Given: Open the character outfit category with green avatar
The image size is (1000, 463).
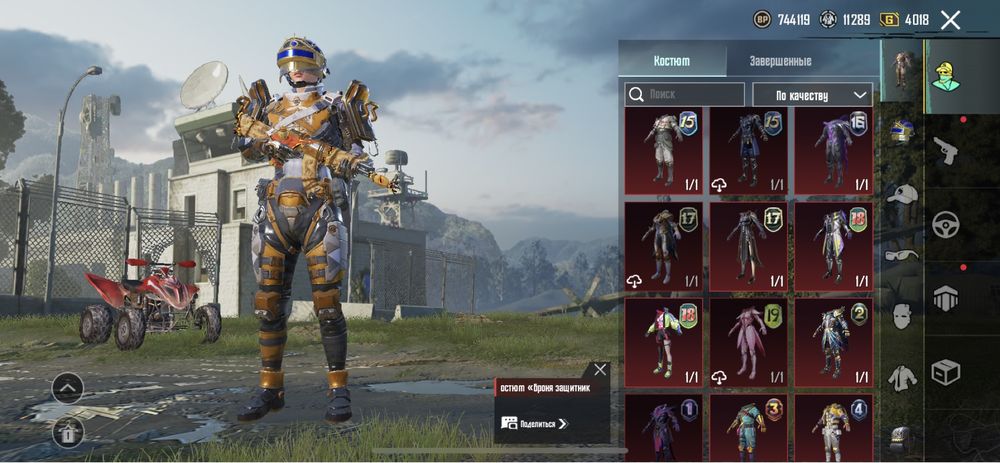Looking at the screenshot, I should (945, 70).
